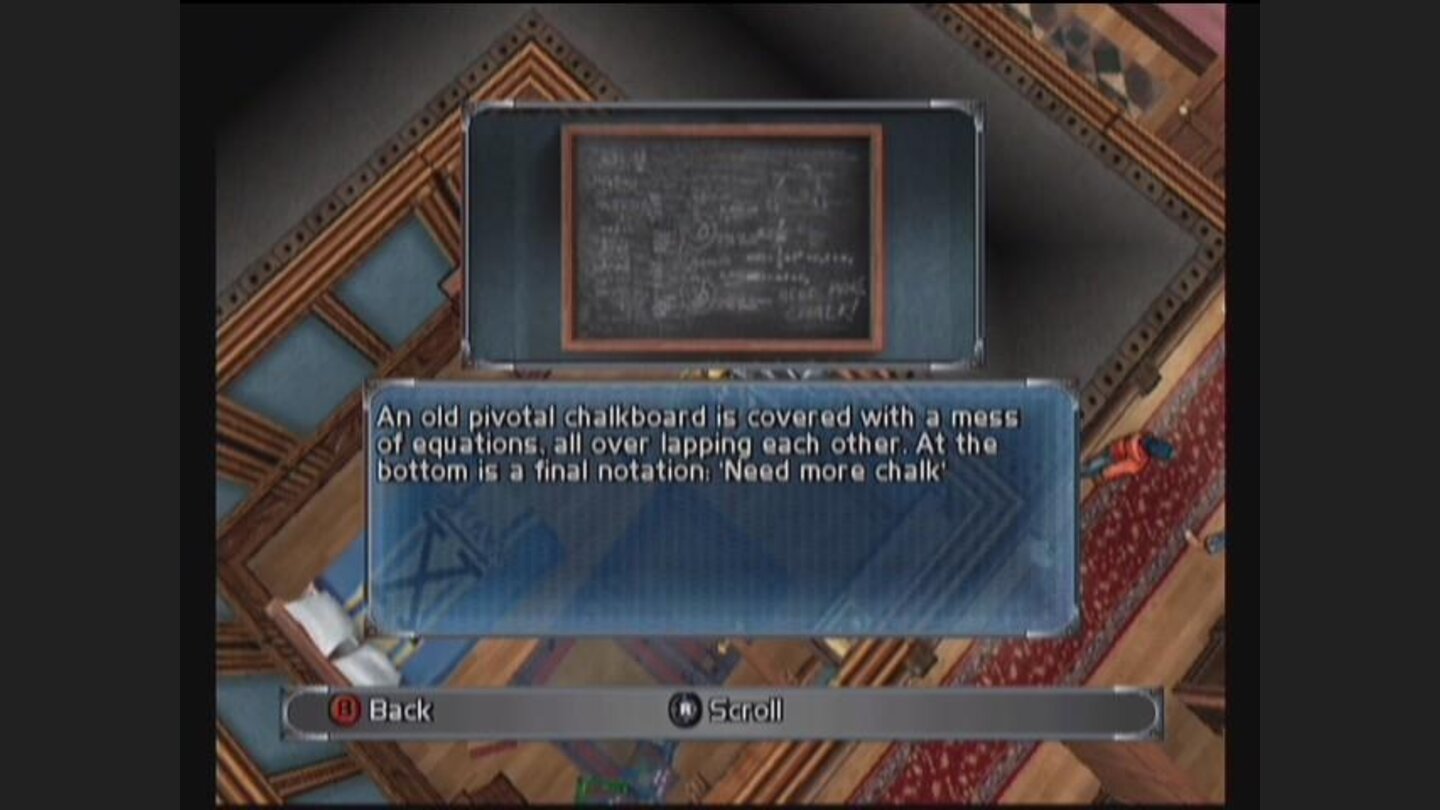
Task: Activate the Back command
Action: click(x=399, y=710)
